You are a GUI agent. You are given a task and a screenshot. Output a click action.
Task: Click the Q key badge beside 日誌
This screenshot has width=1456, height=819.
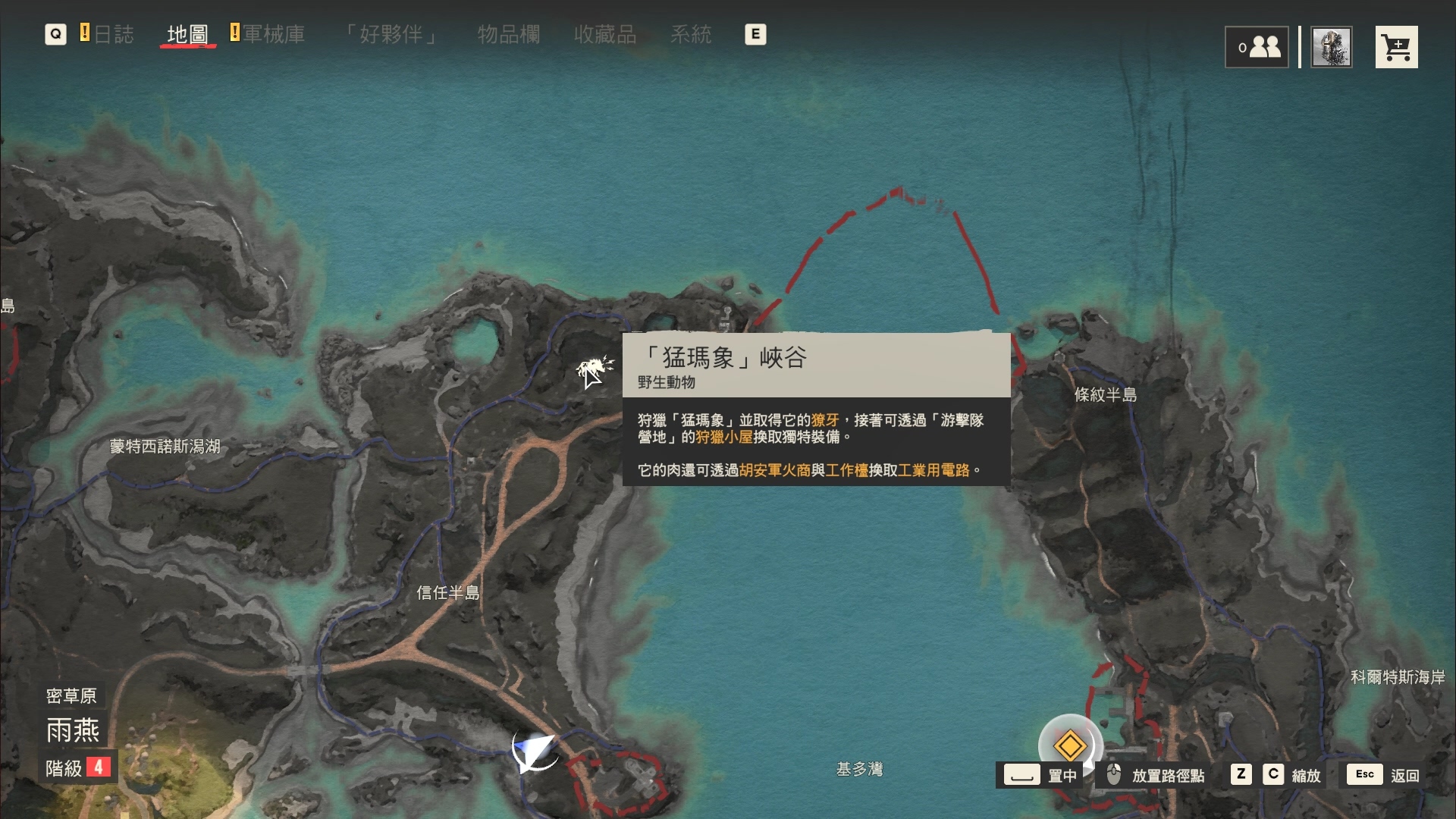click(x=55, y=34)
